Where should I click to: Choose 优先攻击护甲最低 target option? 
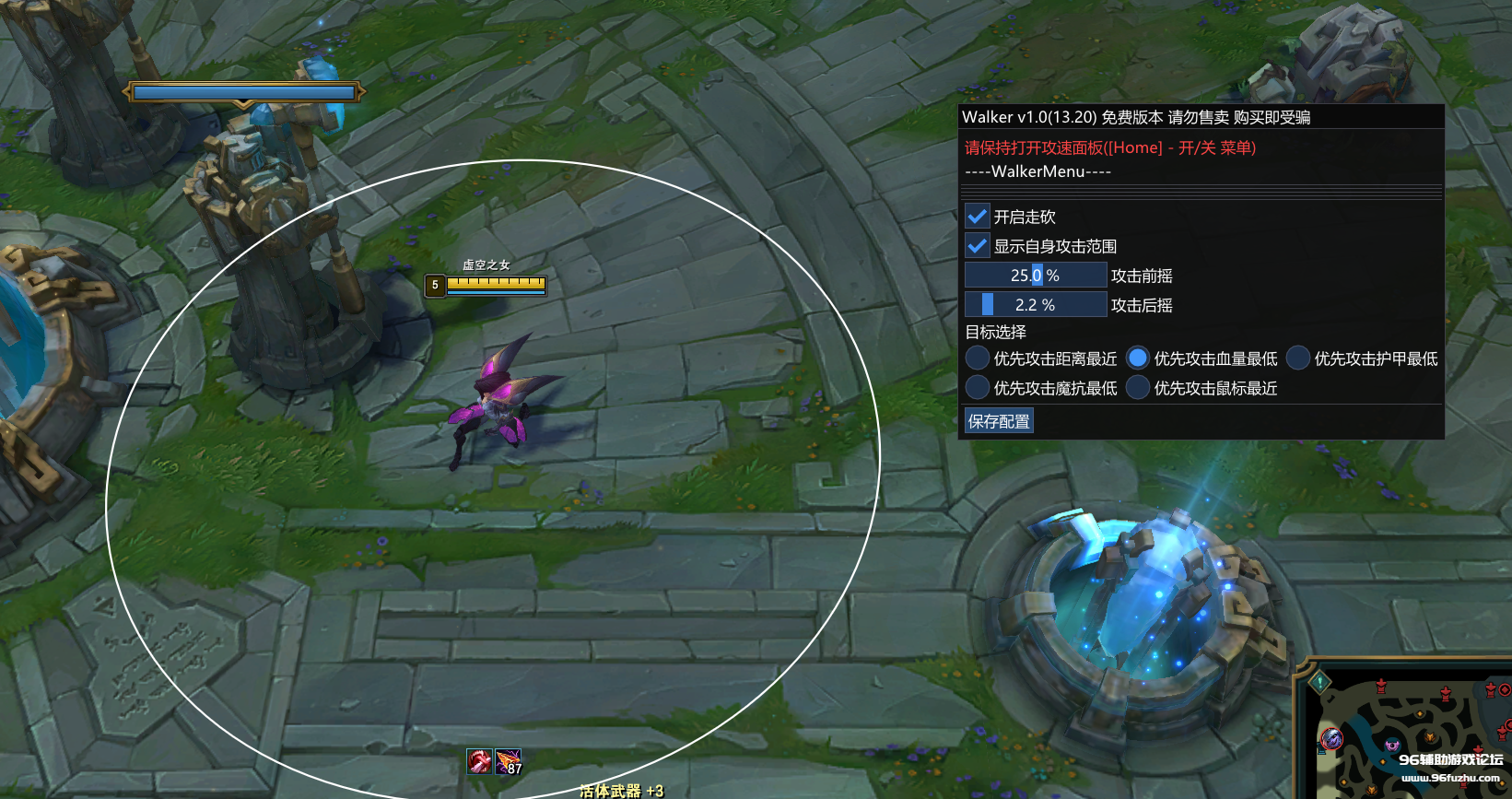(1298, 358)
